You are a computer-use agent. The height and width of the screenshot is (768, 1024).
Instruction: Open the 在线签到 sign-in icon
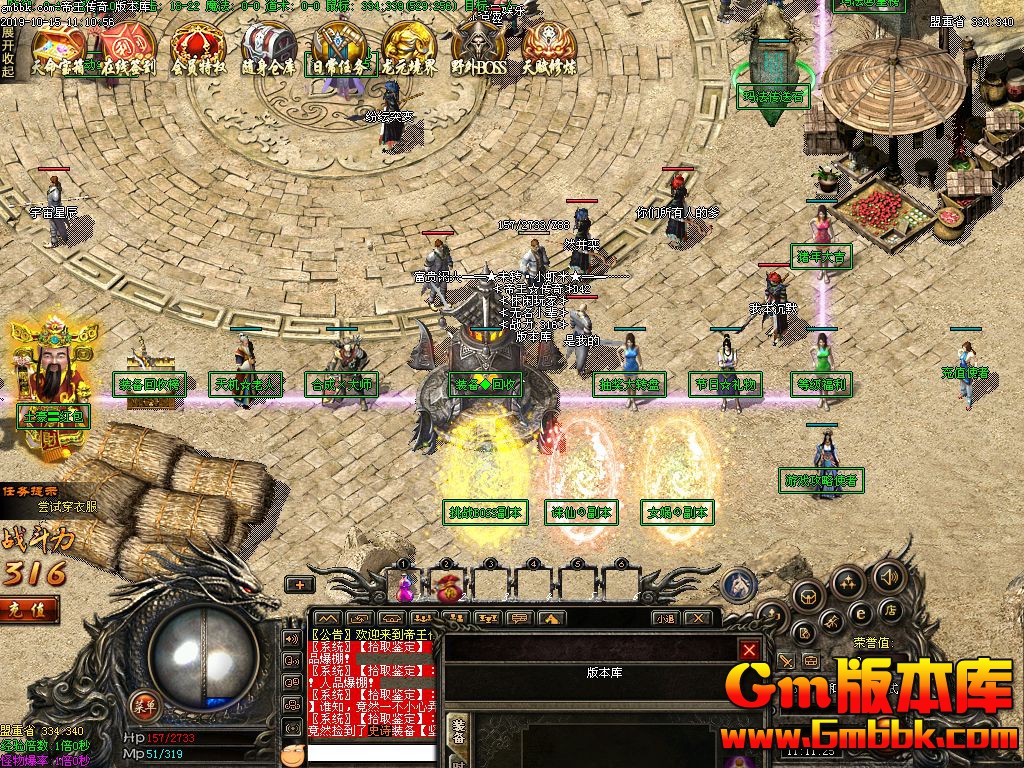(128, 48)
